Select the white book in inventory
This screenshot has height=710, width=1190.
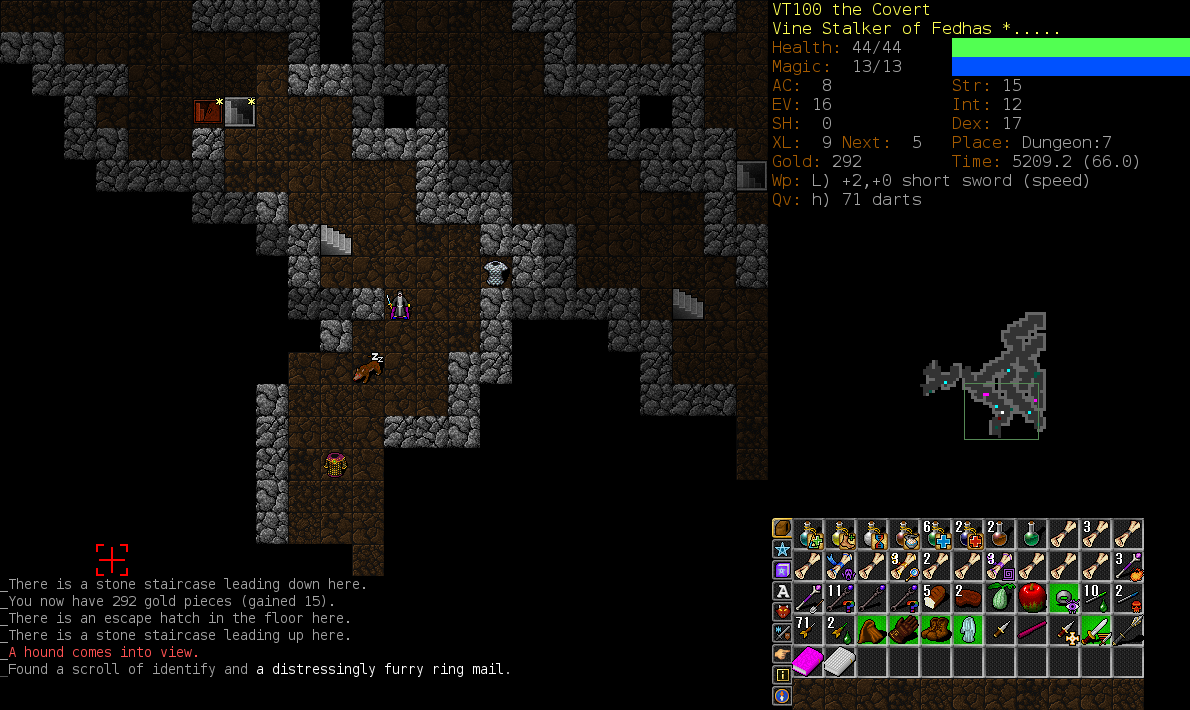(840, 662)
